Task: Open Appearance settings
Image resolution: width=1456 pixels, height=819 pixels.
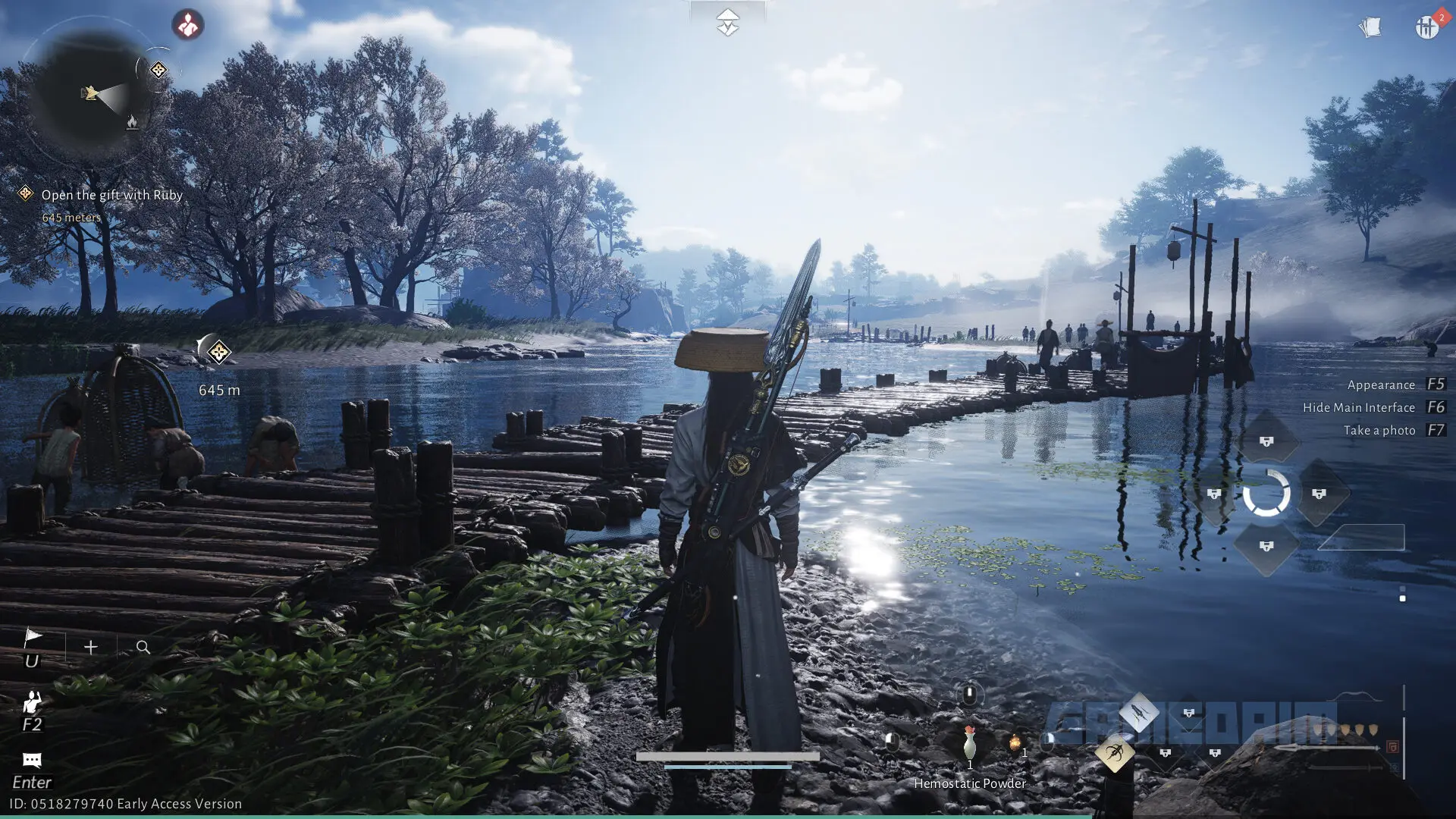Action: 1382,384
